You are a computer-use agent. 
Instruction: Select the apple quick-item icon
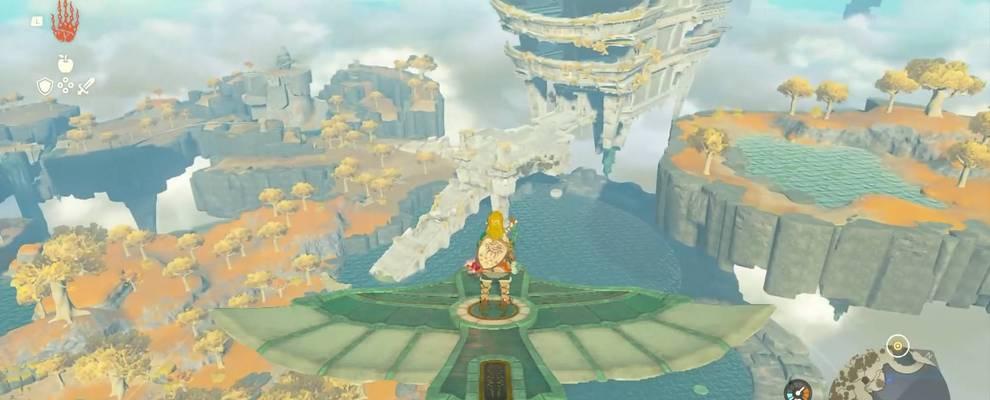[x=65, y=63]
